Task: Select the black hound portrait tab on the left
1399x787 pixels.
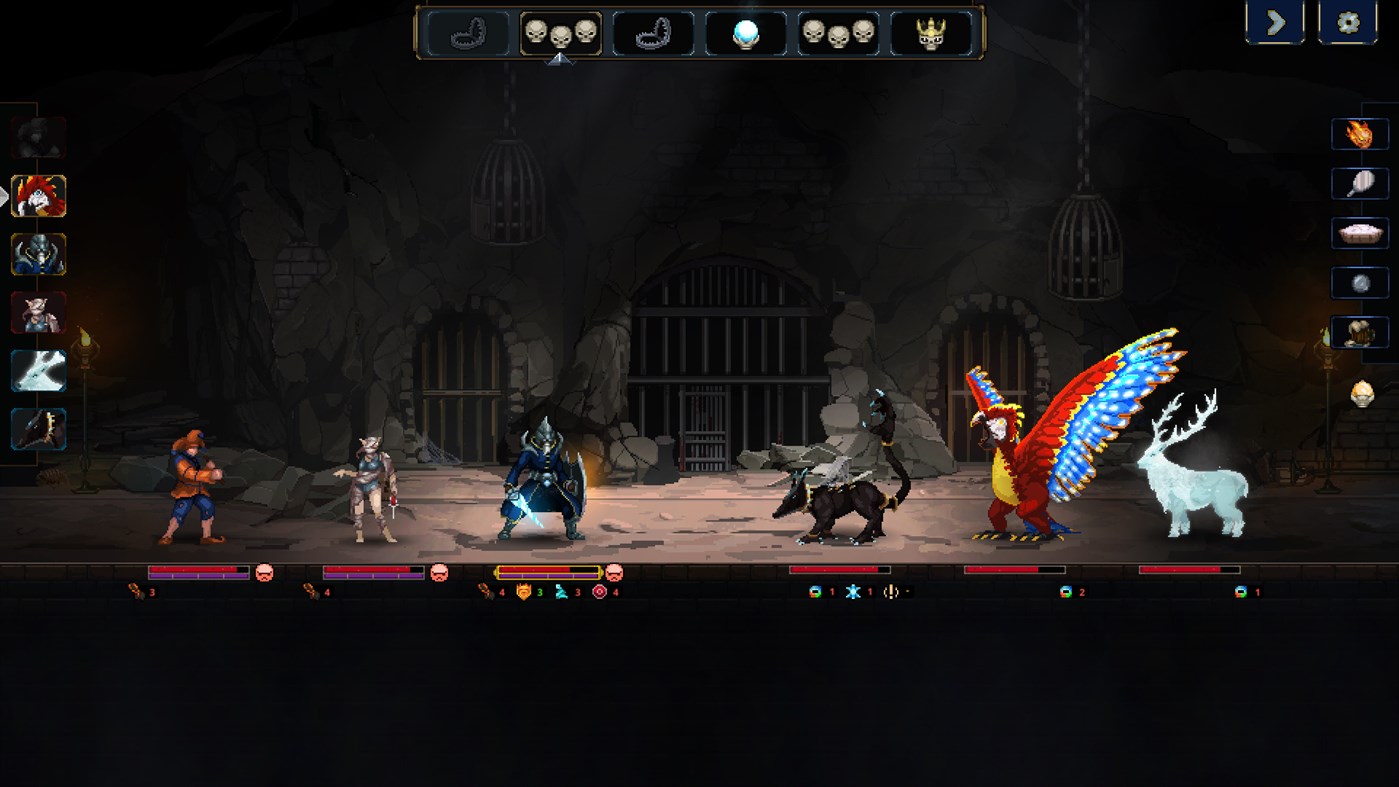Action: [x=38, y=428]
